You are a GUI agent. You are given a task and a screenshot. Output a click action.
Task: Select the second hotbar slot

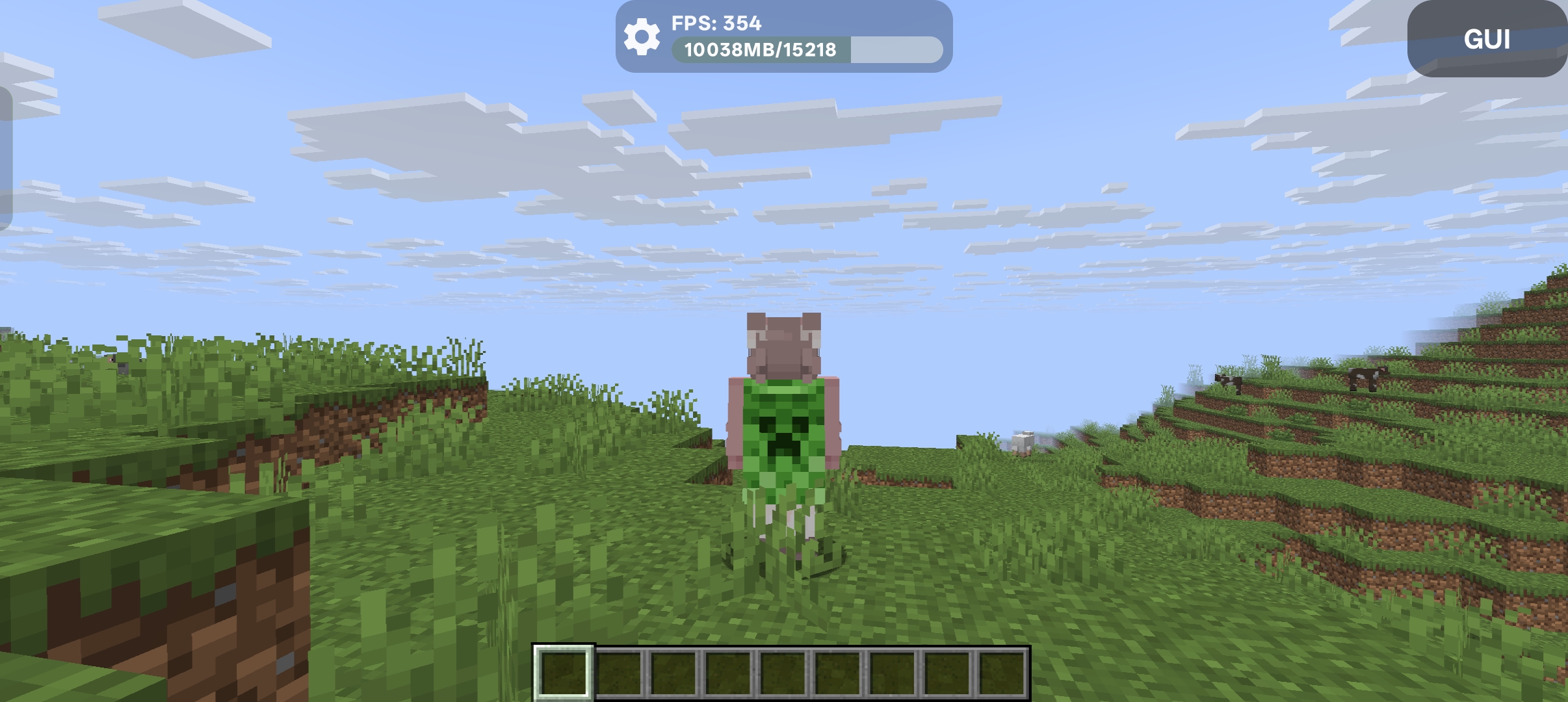click(619, 673)
